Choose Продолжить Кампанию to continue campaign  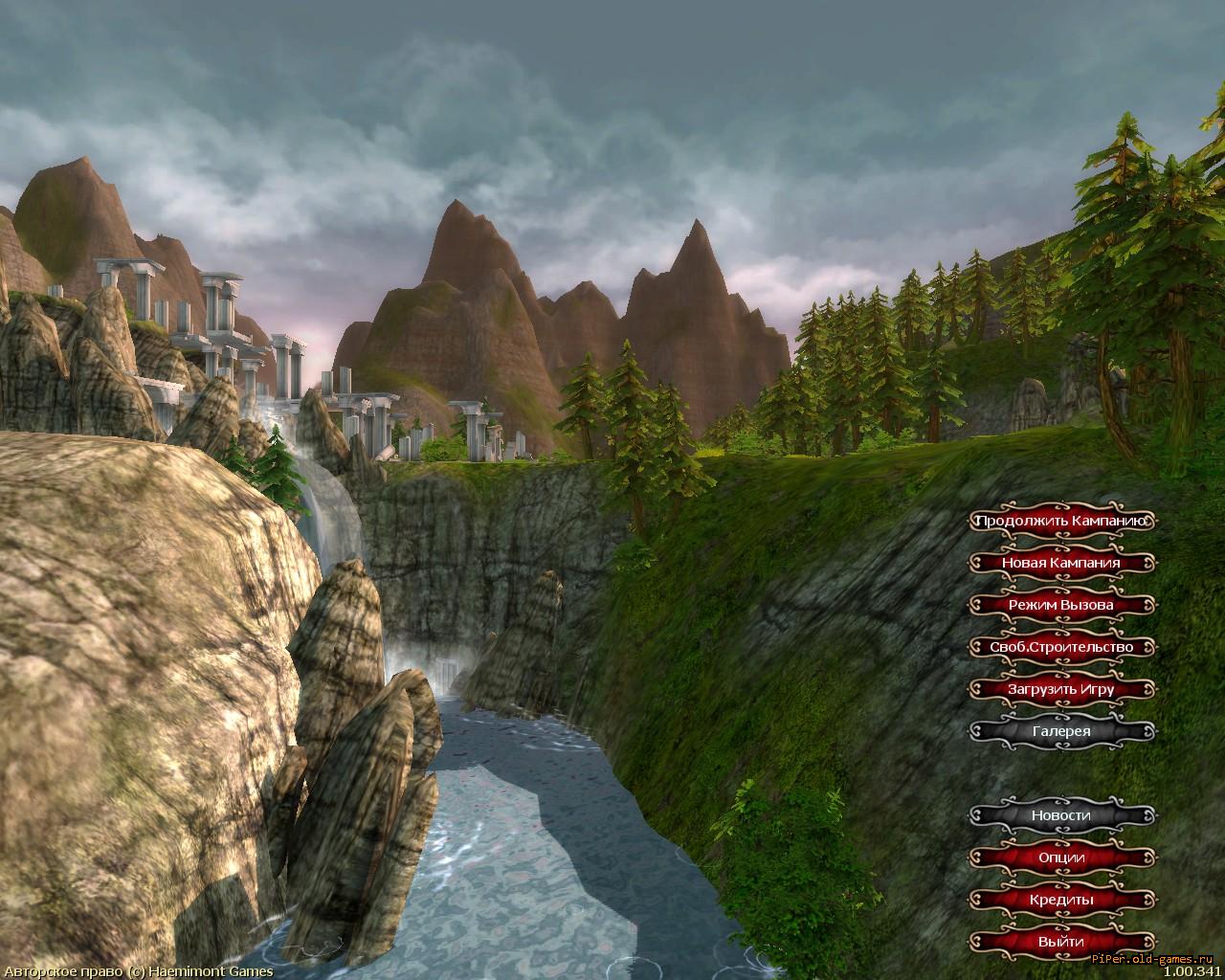coord(1060,521)
